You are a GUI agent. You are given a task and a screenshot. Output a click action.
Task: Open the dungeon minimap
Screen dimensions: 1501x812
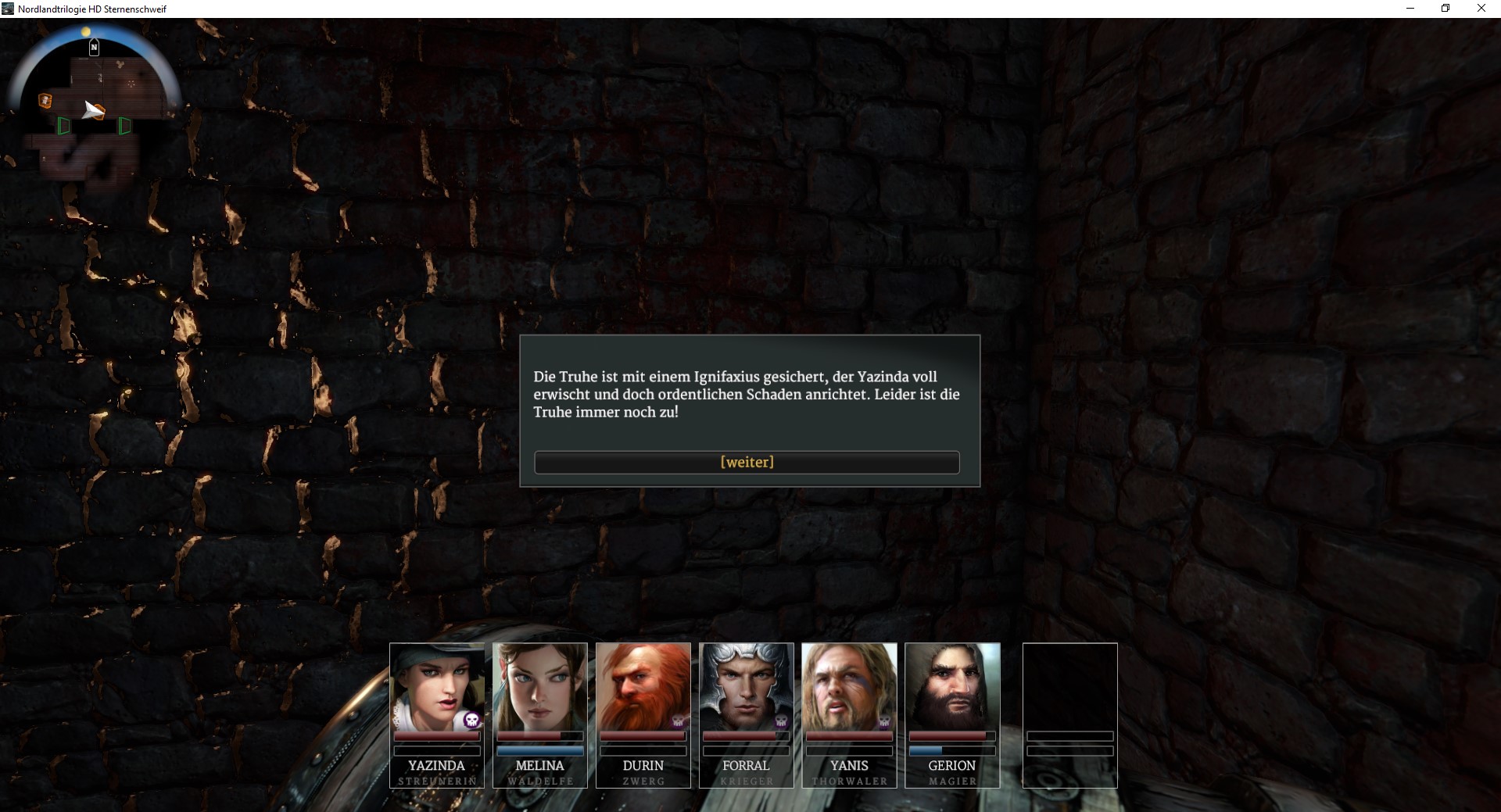pos(94,102)
